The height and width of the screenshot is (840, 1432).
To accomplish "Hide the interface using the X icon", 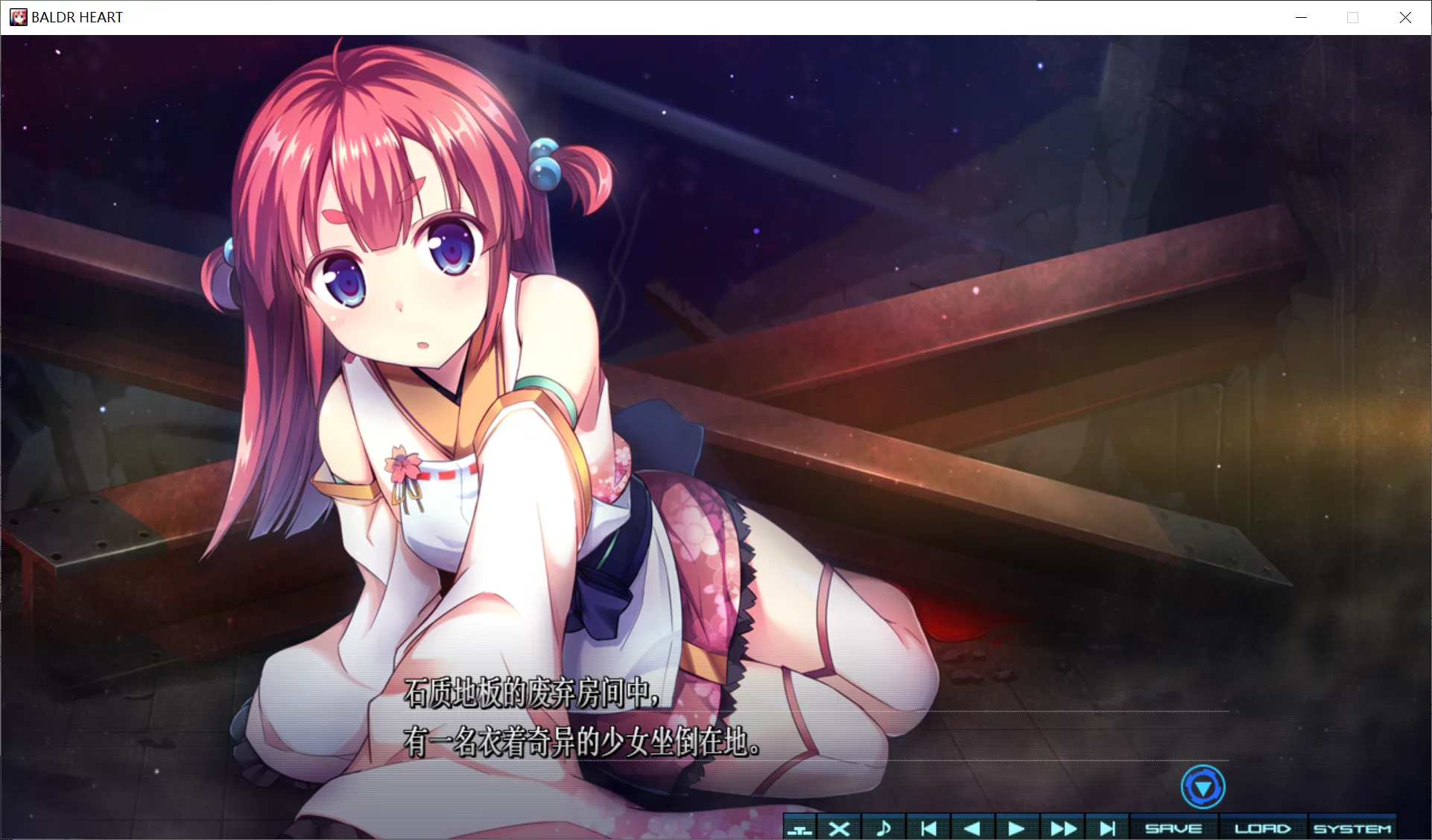I will 840,827.
